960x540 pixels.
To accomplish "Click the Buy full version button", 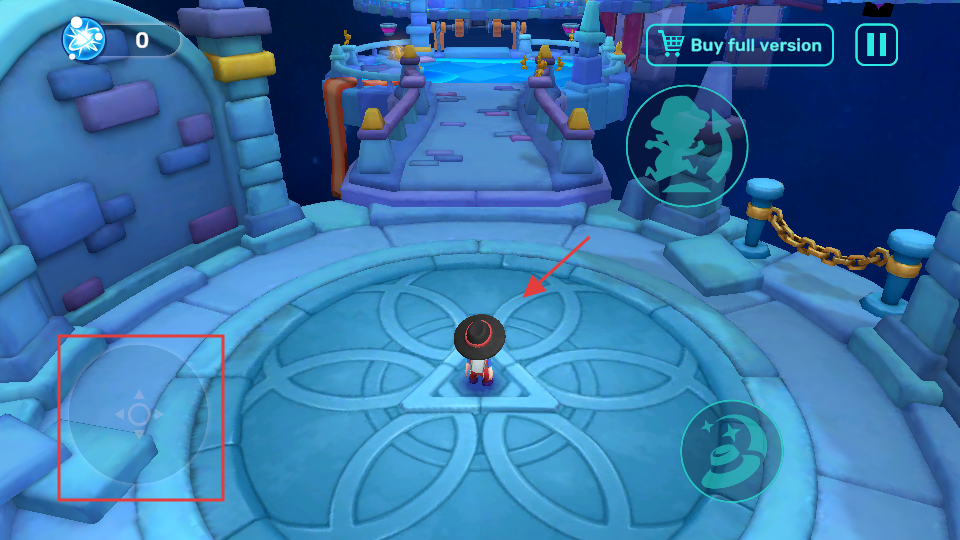I will click(x=740, y=45).
